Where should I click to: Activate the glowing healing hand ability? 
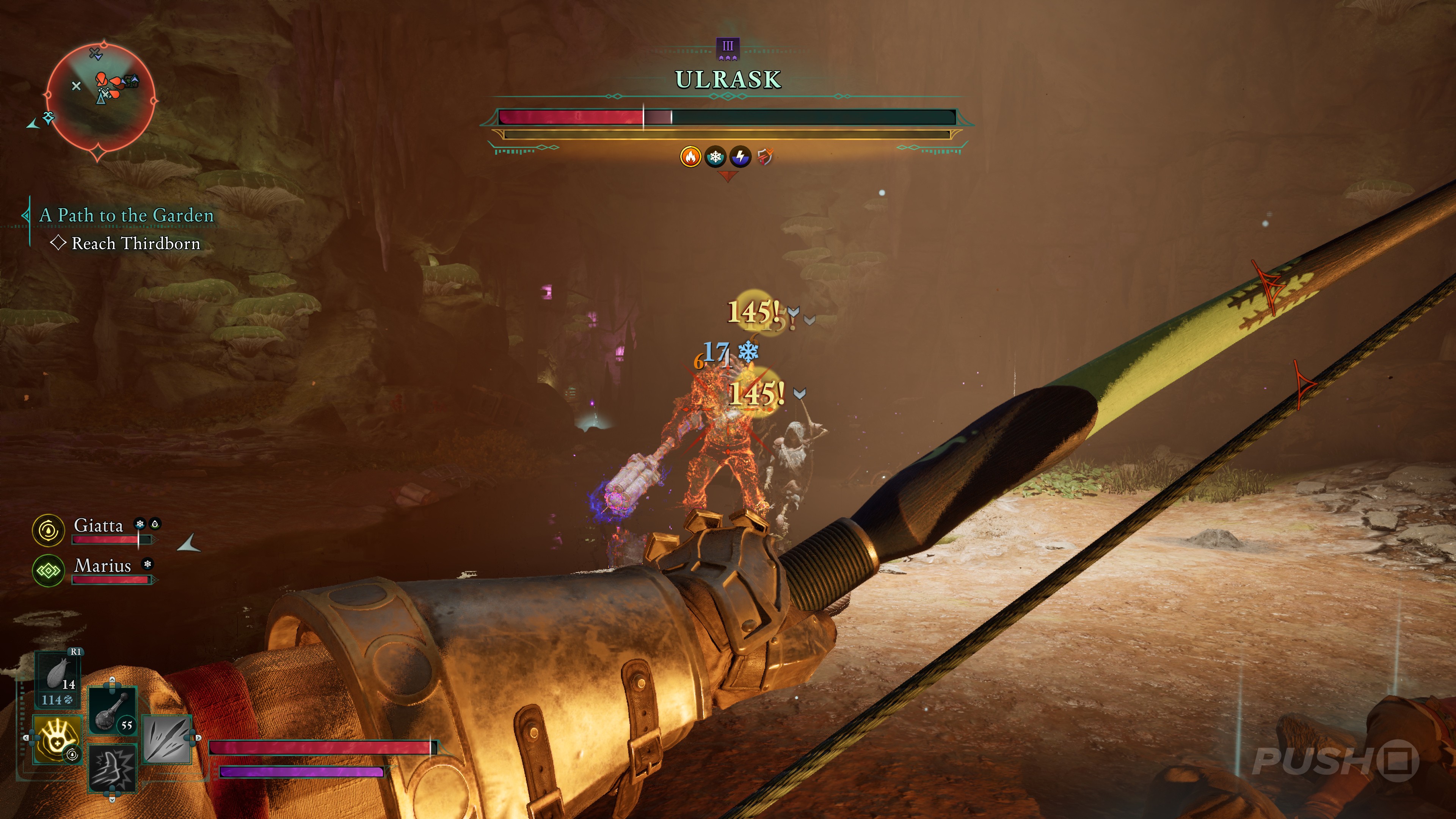tap(58, 738)
